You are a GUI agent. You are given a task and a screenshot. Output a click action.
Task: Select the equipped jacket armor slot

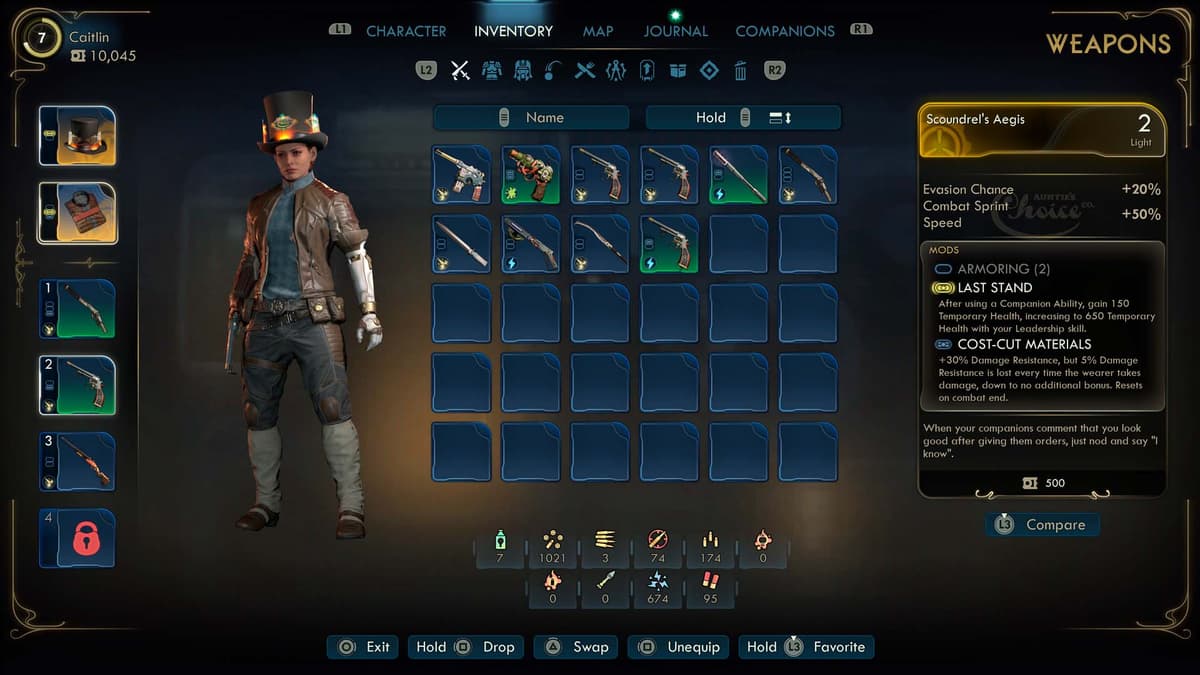[78, 213]
